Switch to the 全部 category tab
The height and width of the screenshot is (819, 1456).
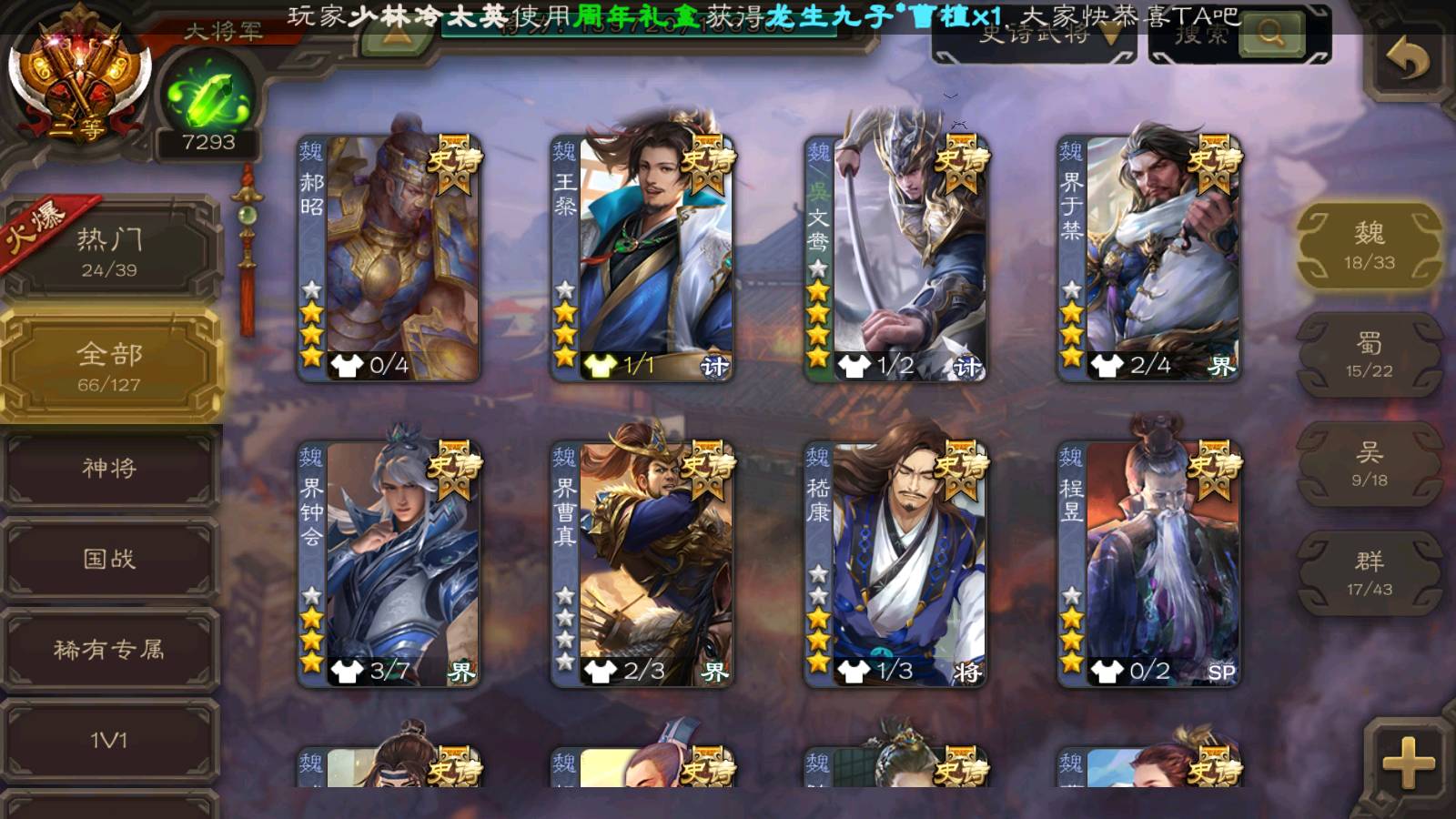(x=109, y=366)
